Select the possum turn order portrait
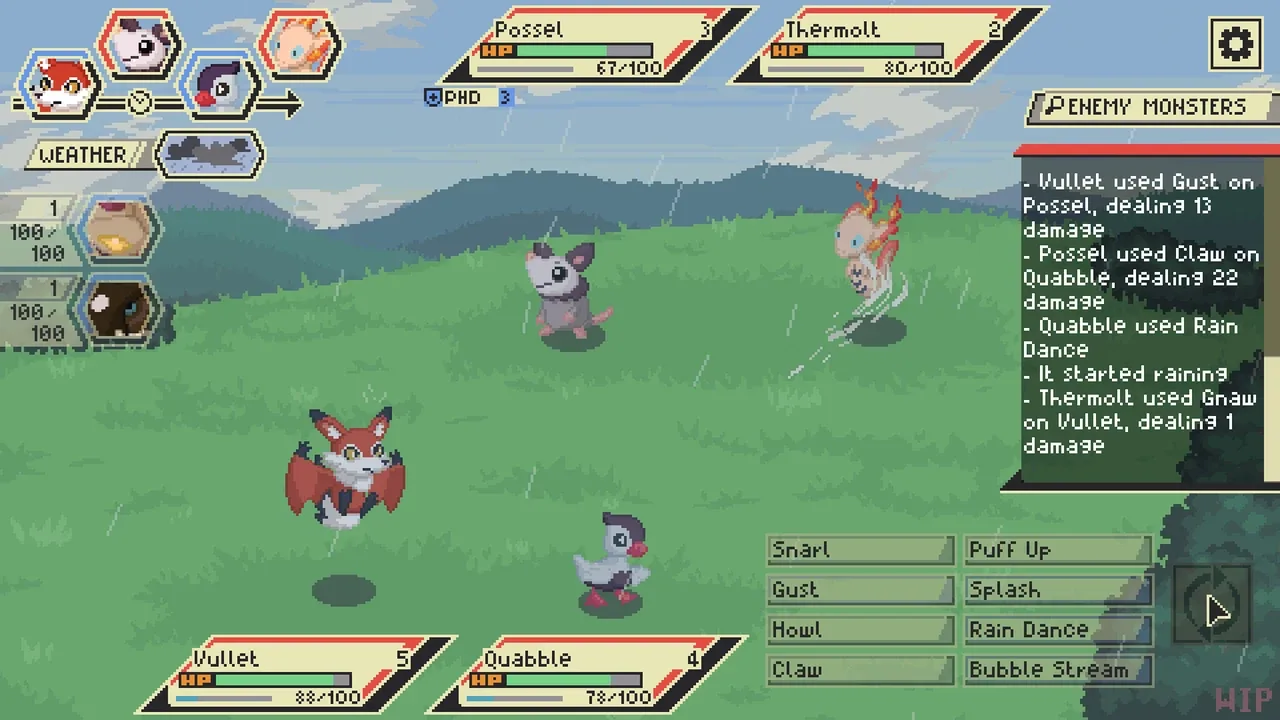 pyautogui.click(x=140, y=44)
